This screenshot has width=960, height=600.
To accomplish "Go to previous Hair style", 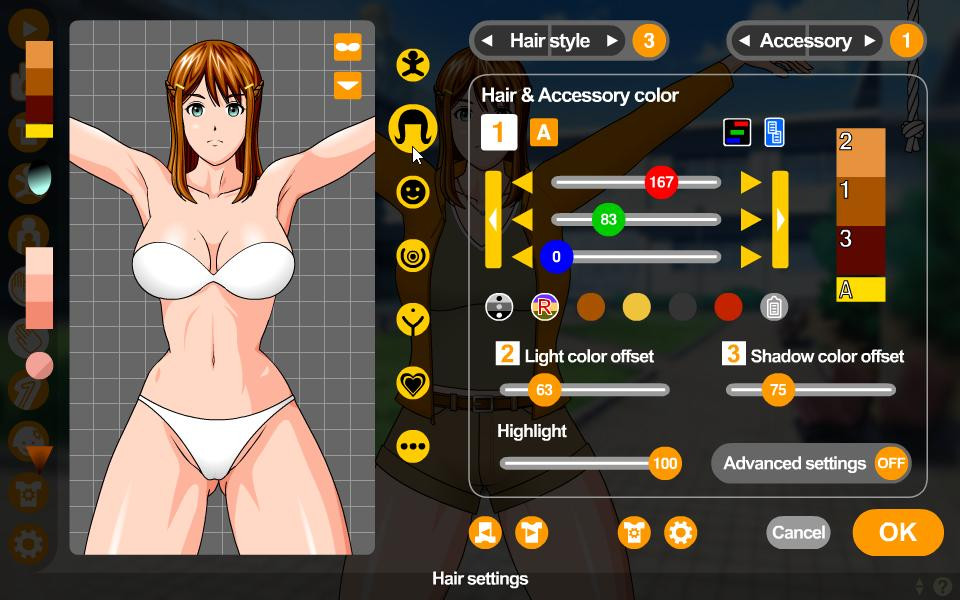I will point(487,41).
